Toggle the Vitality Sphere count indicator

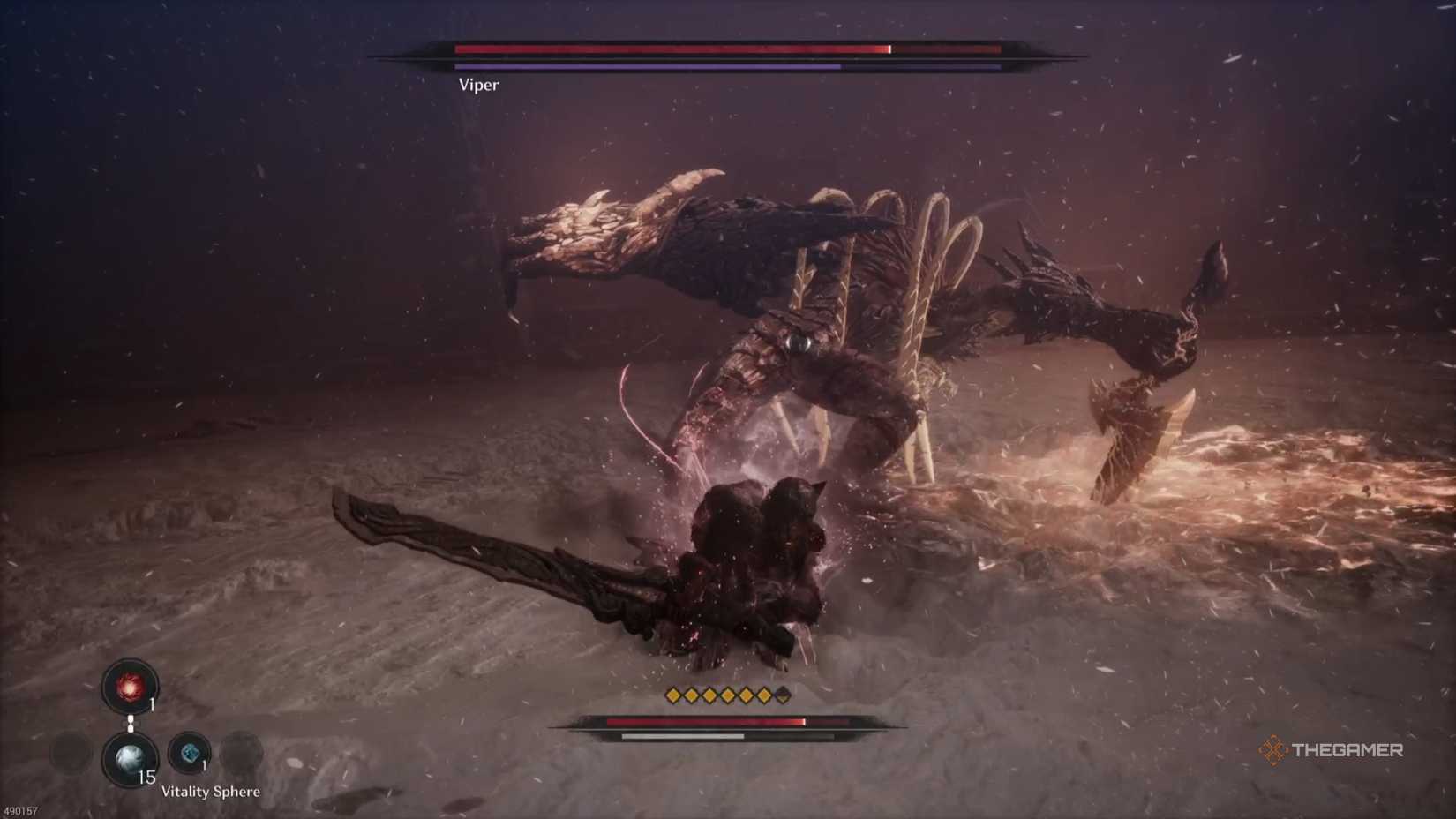pos(204,764)
